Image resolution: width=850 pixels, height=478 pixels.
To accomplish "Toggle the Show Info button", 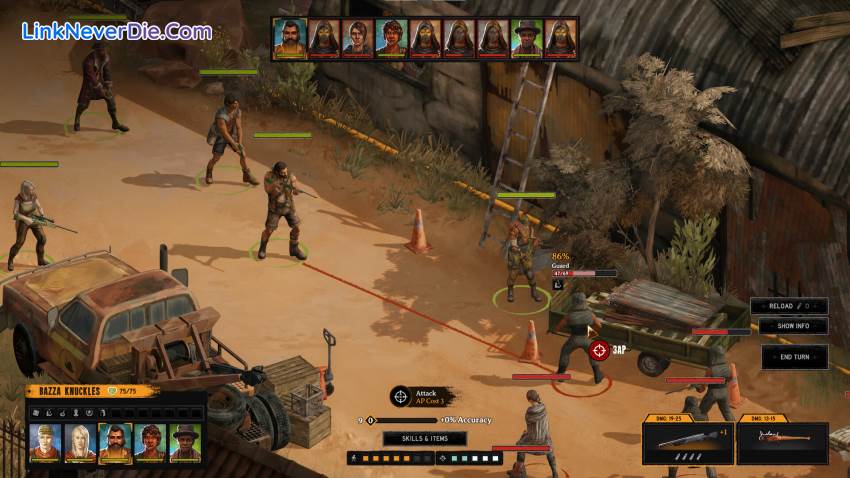I will point(793,326).
